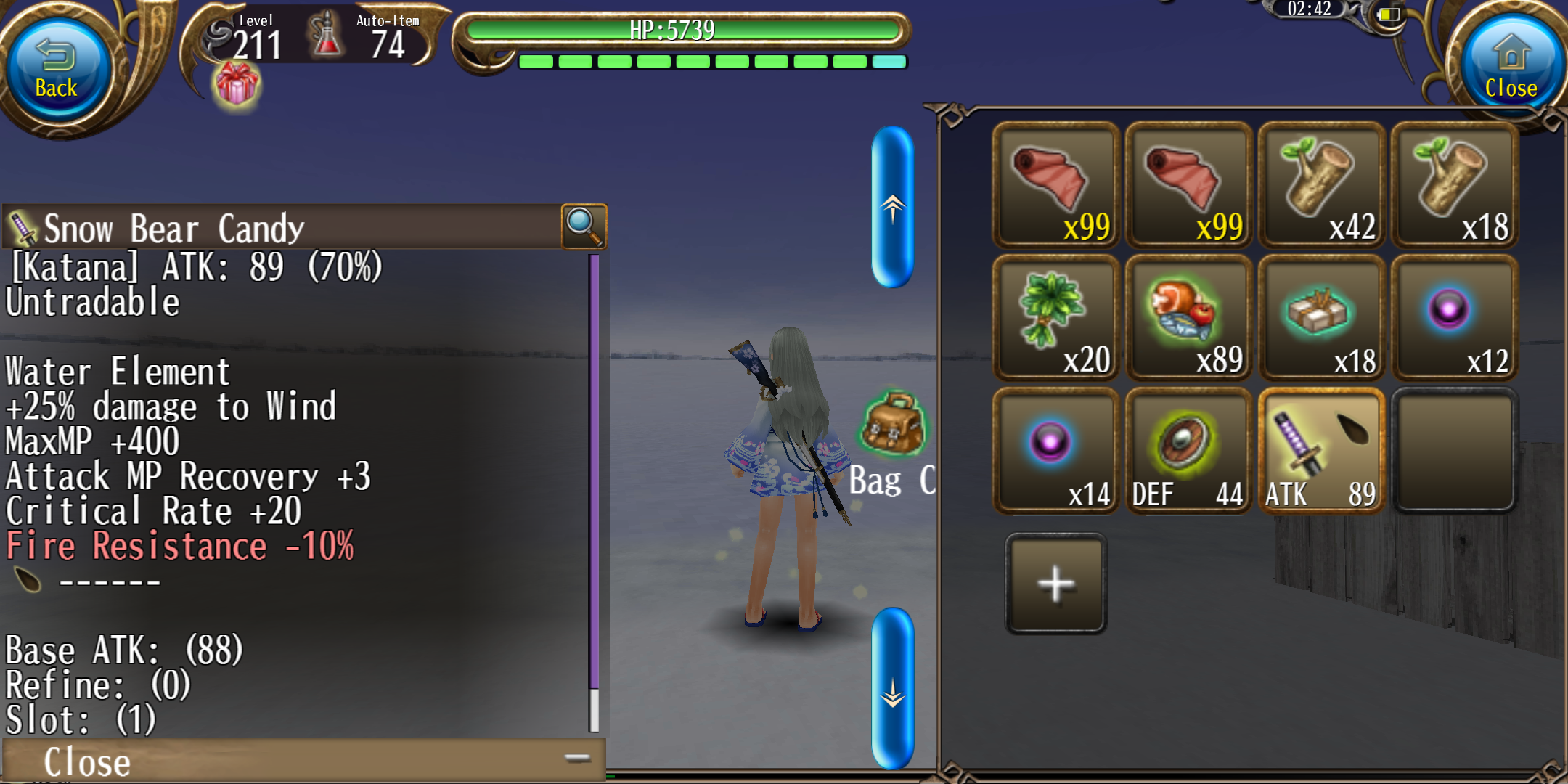1568x784 pixels.
Task: Click the blue up arrow button
Action: pos(892,208)
